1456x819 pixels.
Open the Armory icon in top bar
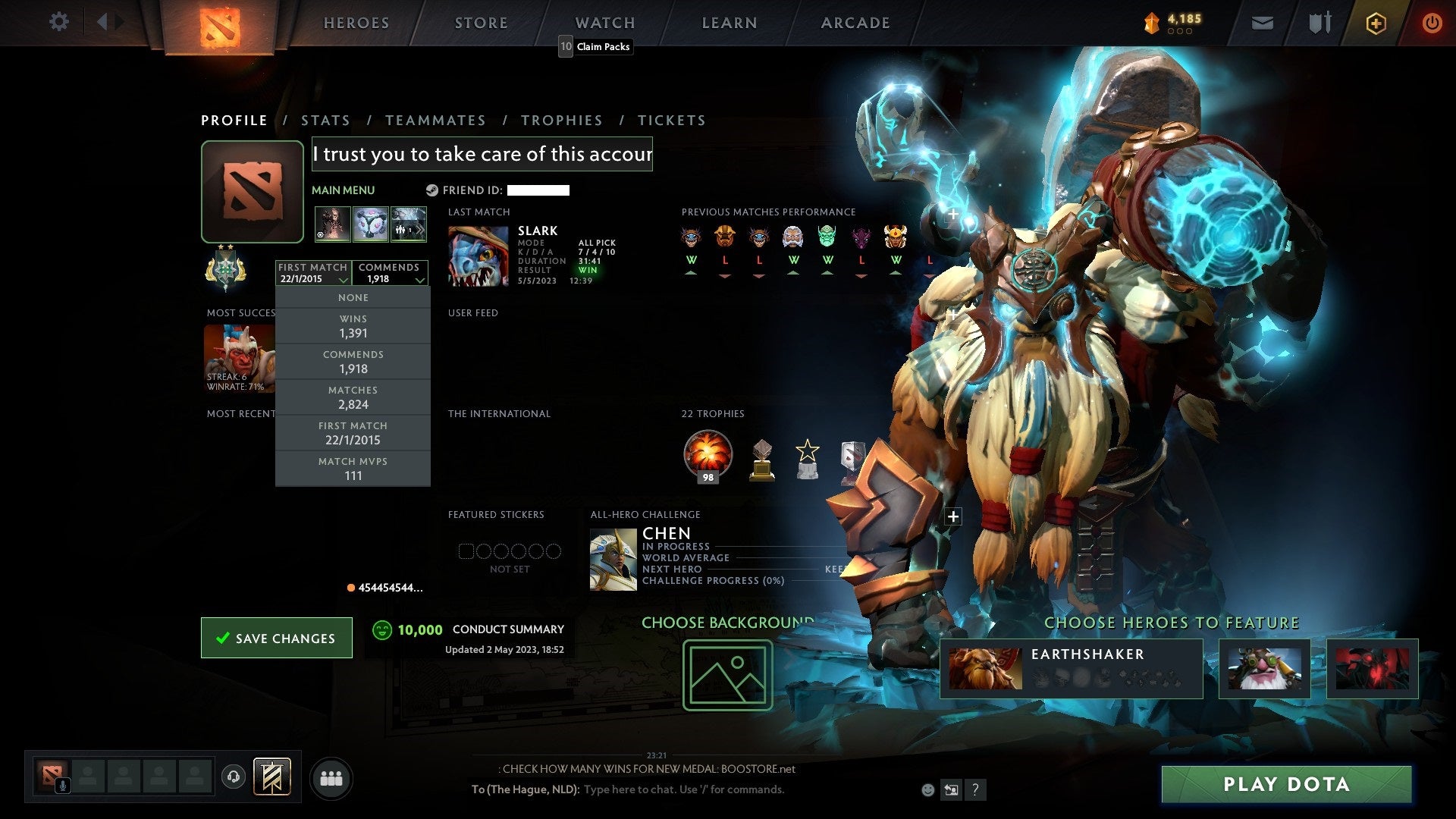pos(1319,22)
